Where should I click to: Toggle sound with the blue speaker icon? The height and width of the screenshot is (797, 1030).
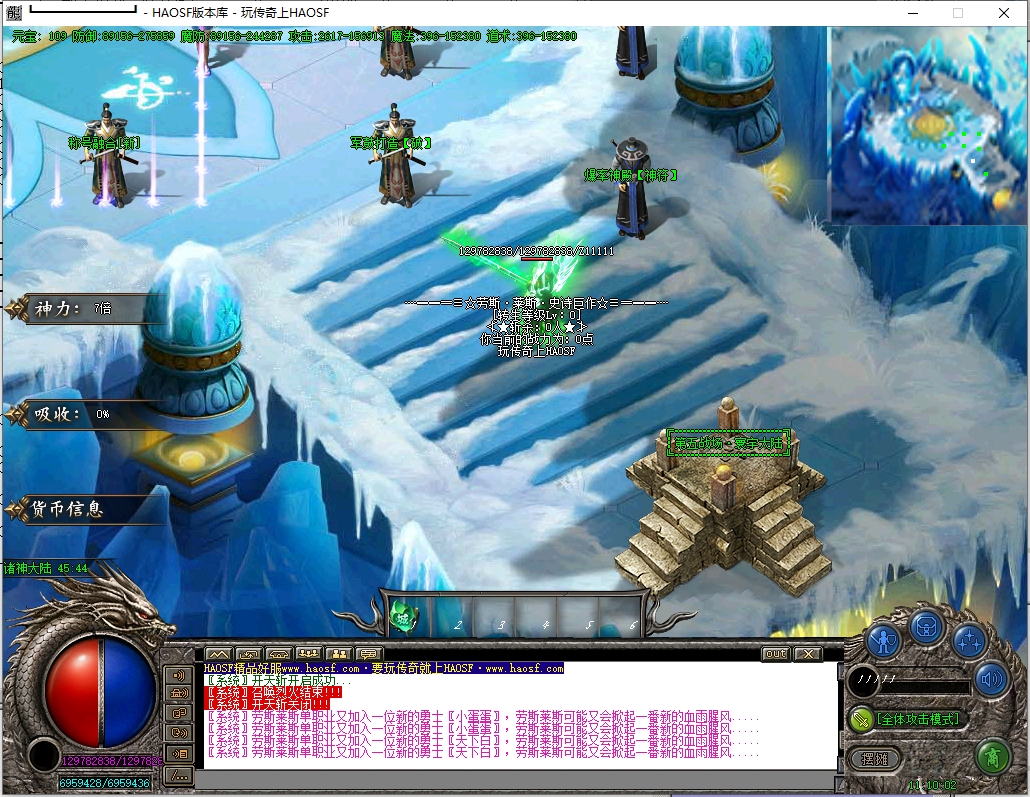pos(991,680)
